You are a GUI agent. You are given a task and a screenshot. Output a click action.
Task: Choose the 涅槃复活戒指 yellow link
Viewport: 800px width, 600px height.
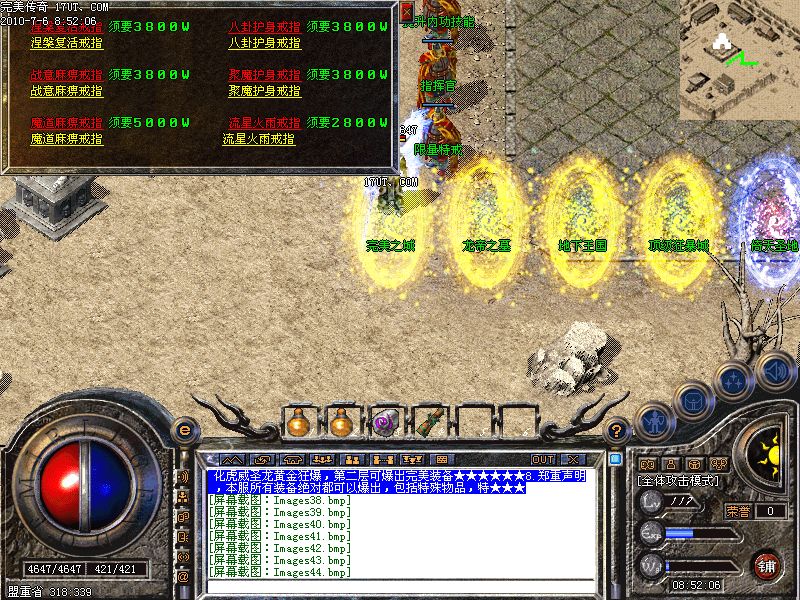(x=66, y=43)
